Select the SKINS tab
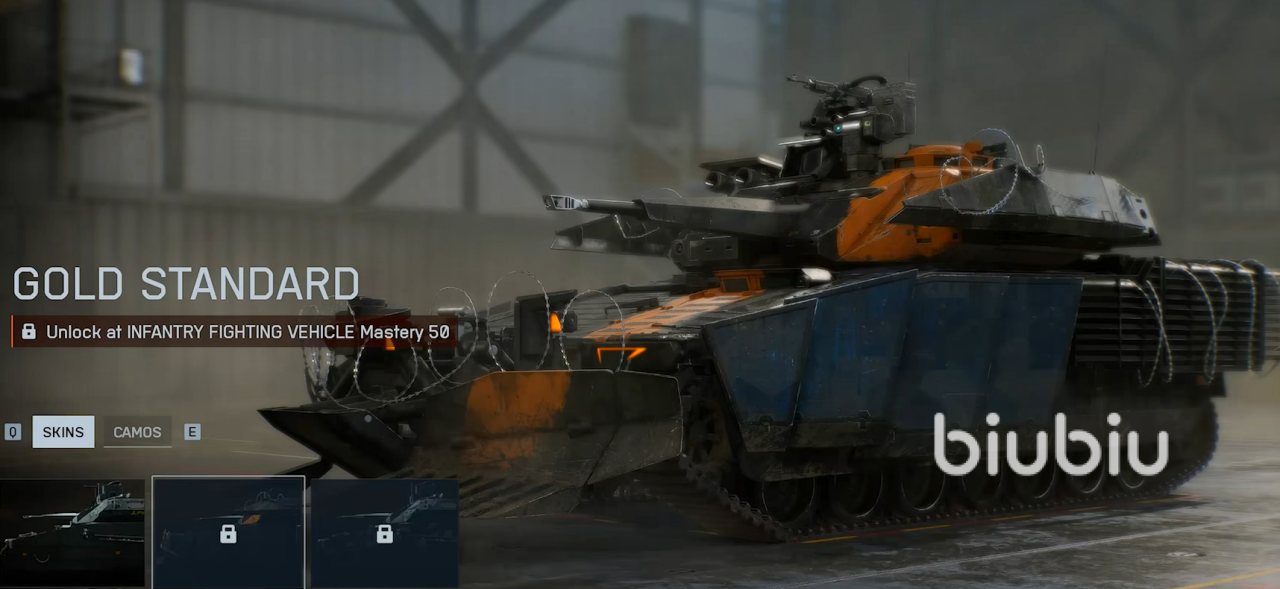Screen dimensions: 1280x589 [x=63, y=432]
